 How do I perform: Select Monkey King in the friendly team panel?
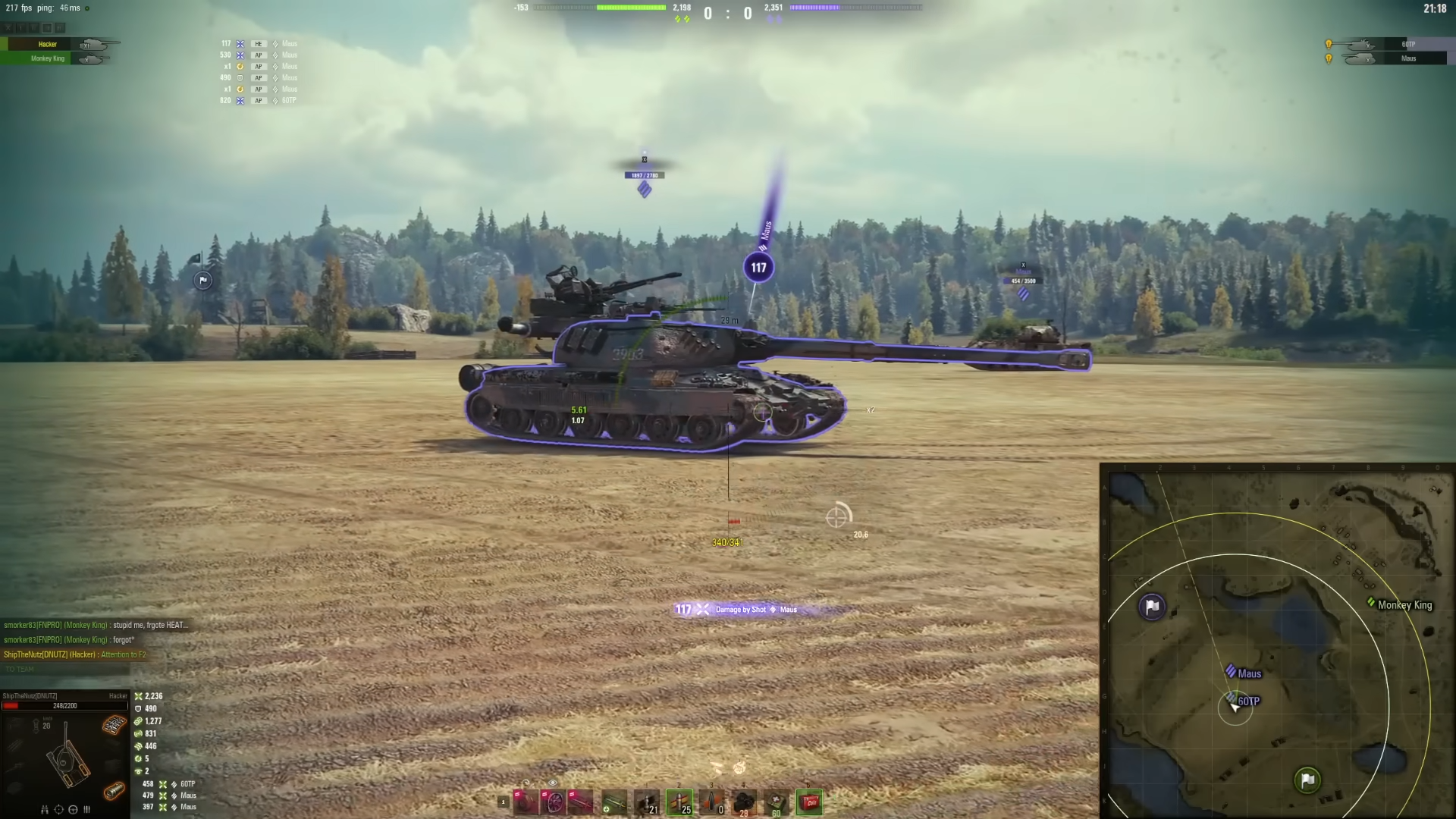(x=46, y=58)
